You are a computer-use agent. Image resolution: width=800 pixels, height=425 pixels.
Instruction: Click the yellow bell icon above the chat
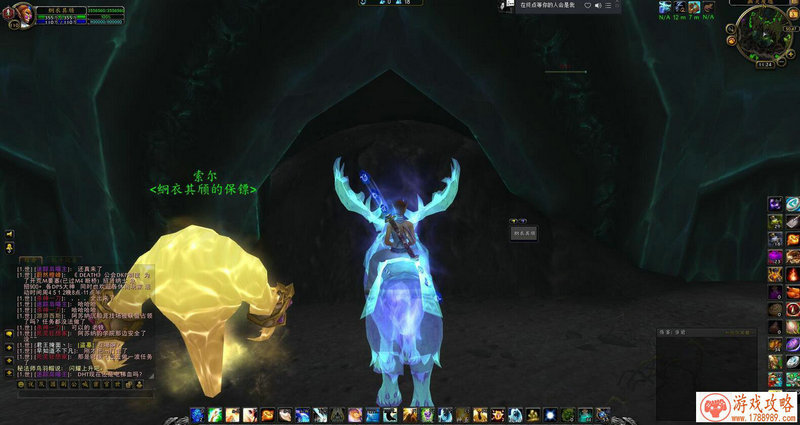pyautogui.click(x=9, y=247)
